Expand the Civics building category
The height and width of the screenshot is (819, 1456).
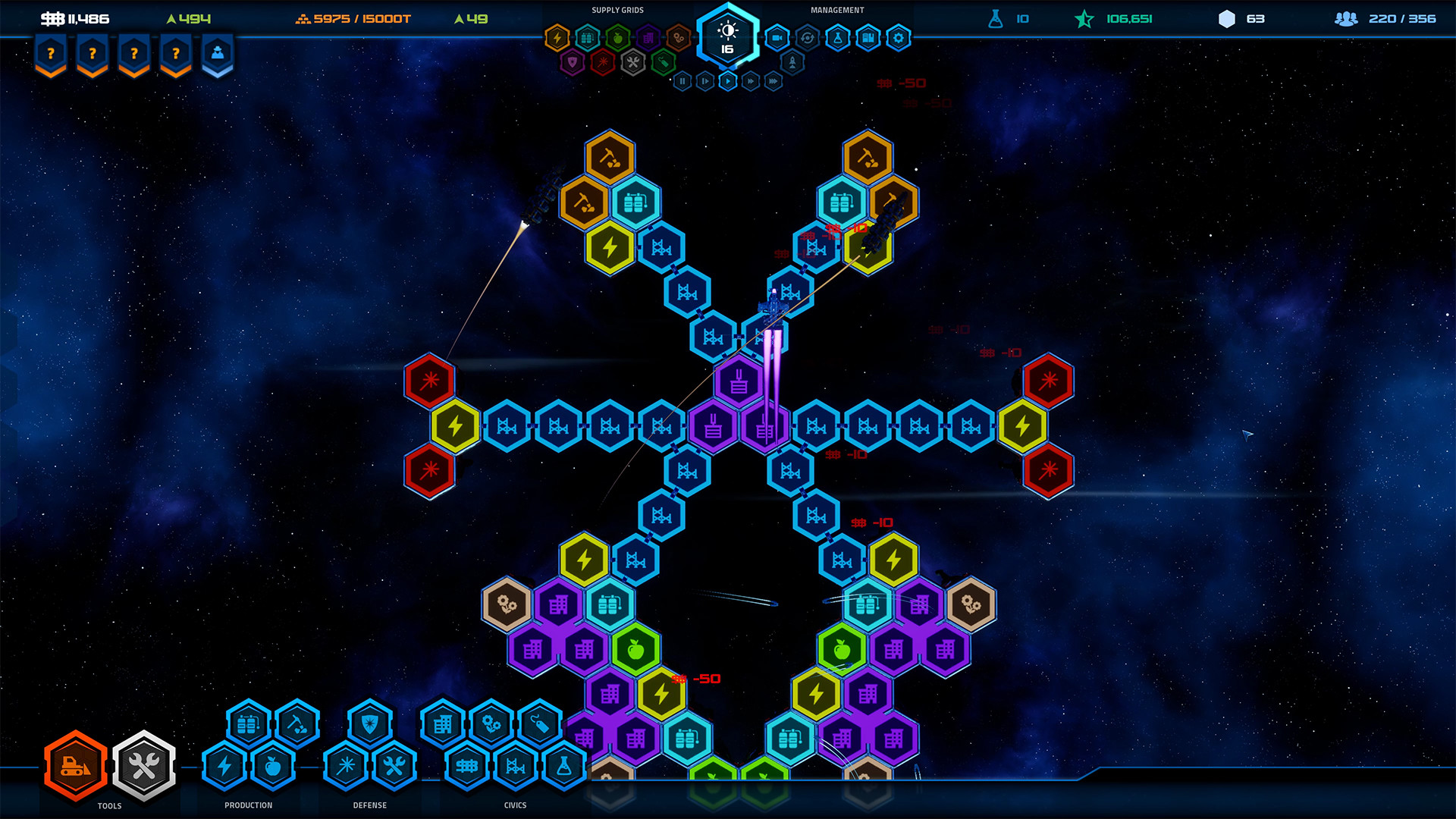(516, 805)
